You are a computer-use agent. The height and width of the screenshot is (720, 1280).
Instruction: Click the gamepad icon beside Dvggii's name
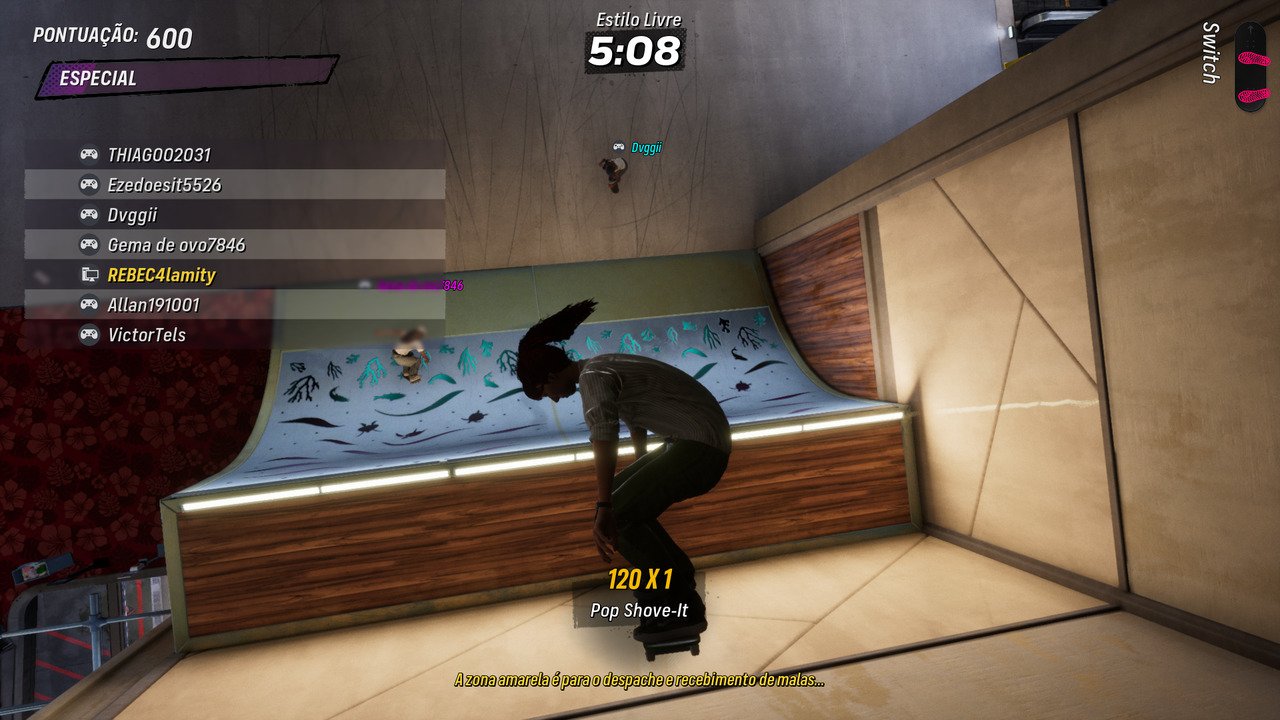click(90, 214)
